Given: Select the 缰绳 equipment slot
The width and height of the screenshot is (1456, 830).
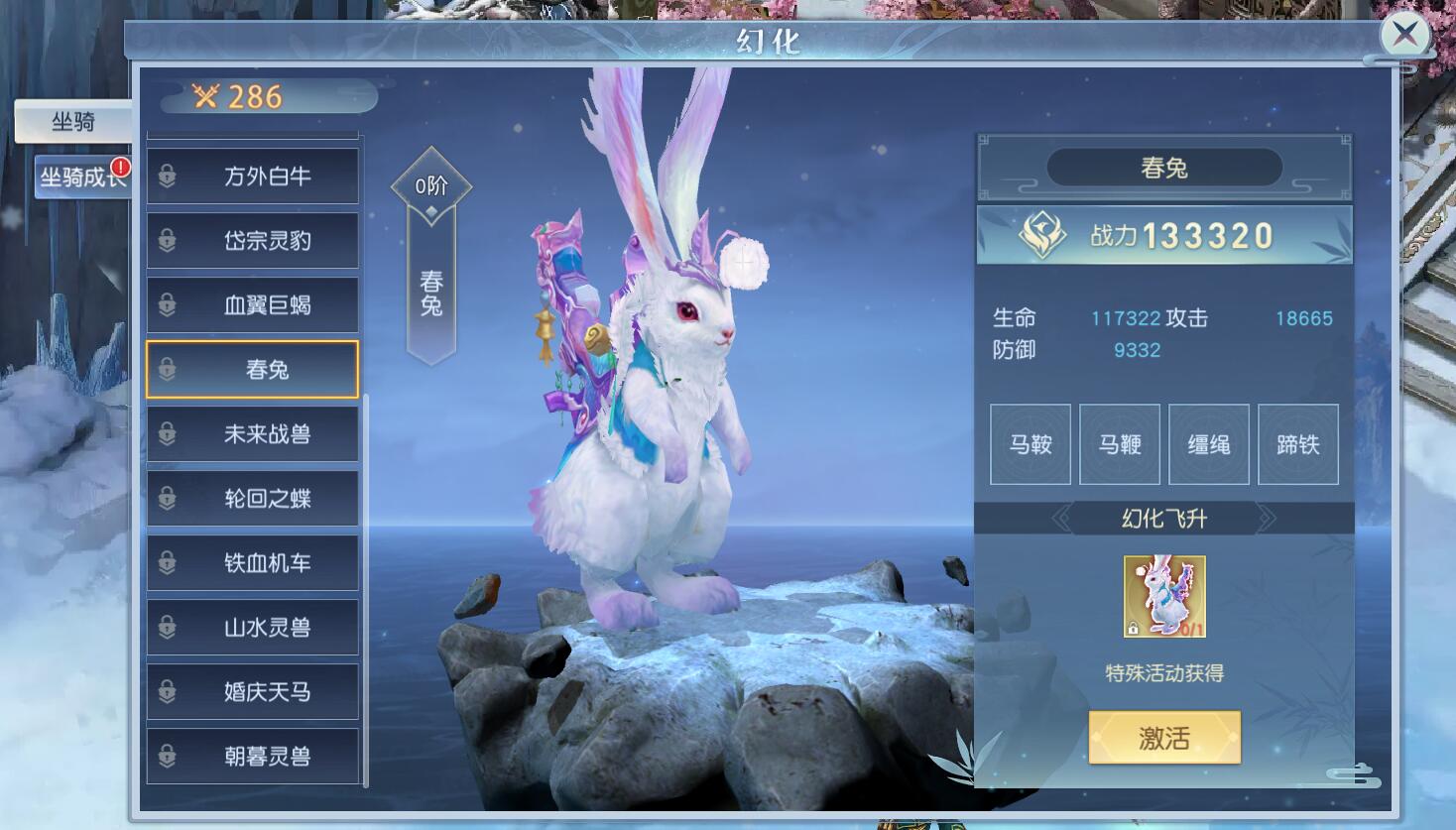Looking at the screenshot, I should 1209,444.
